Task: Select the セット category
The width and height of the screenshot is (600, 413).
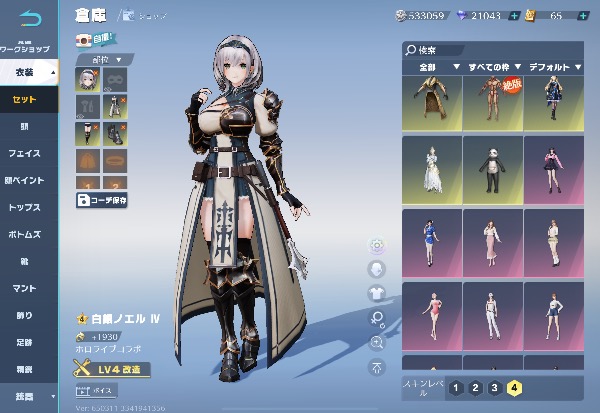Action: click(28, 100)
